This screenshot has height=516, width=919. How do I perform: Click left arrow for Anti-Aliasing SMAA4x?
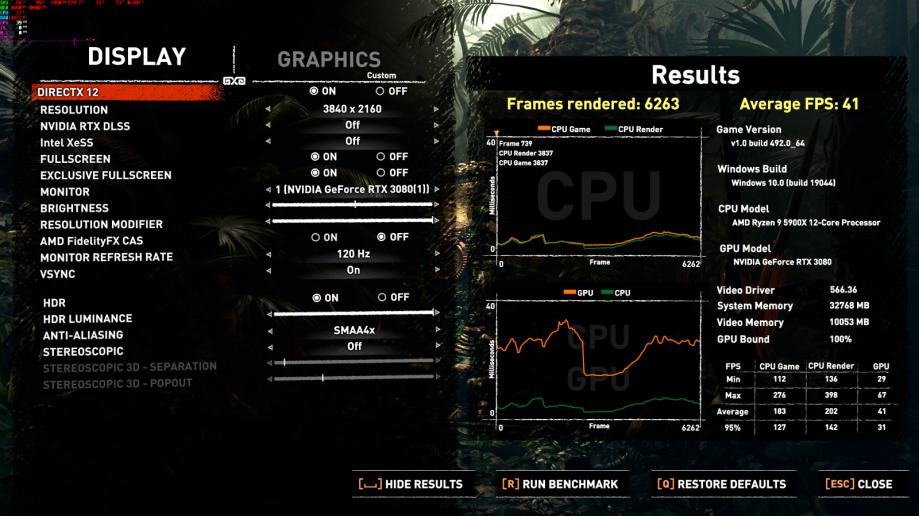coord(268,330)
